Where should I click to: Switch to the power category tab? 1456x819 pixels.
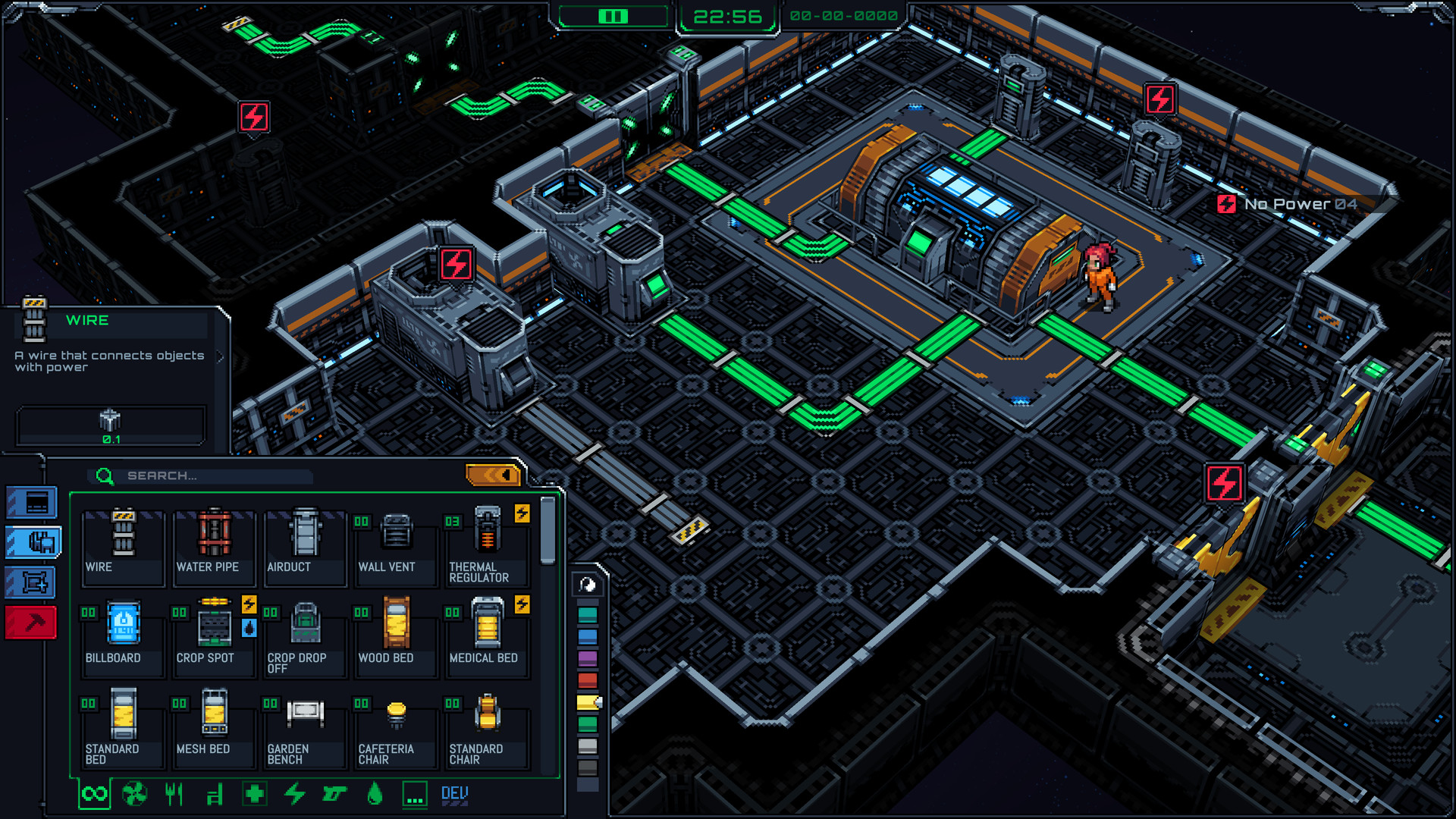pyautogui.click(x=295, y=793)
